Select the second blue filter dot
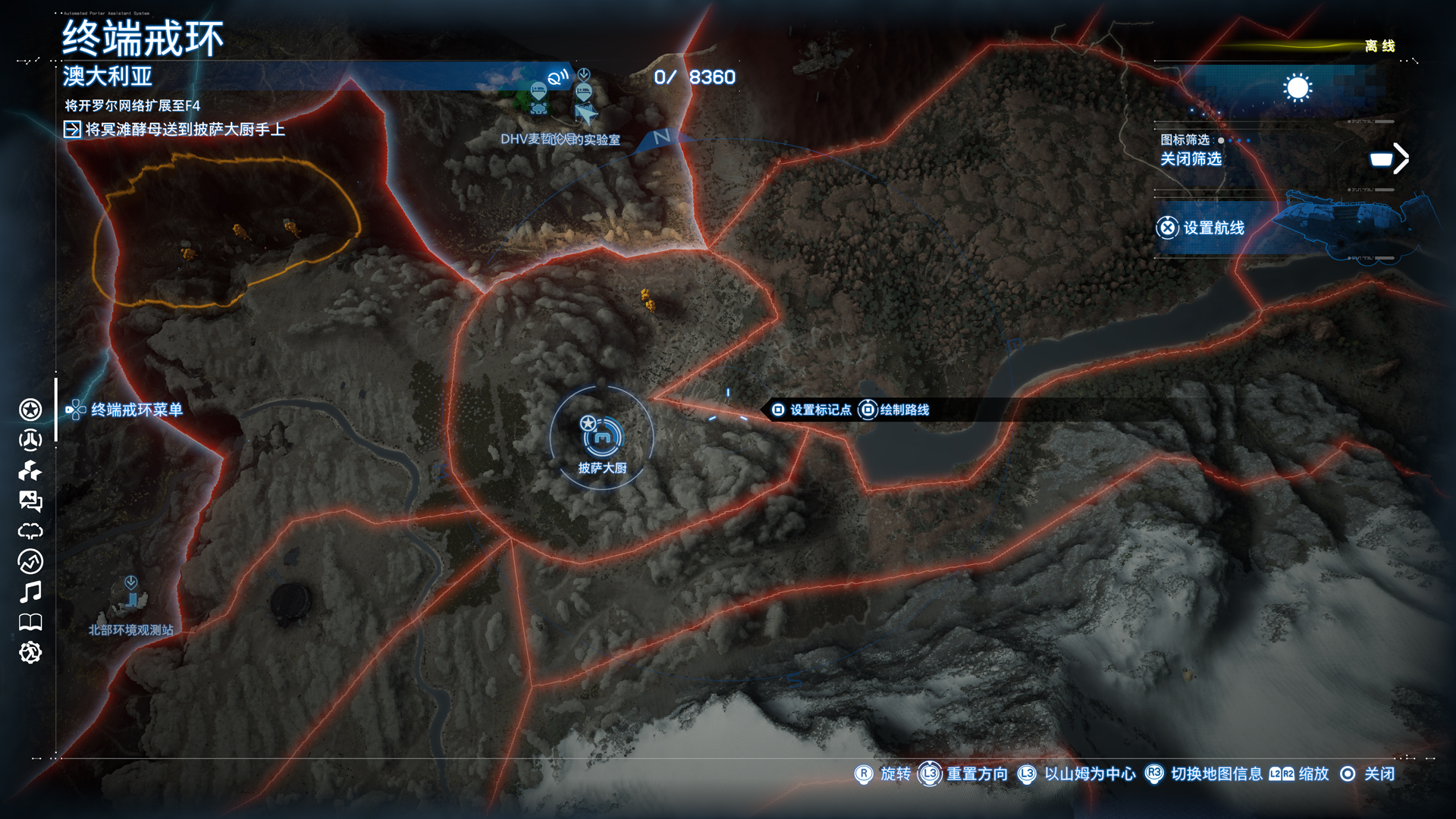The height and width of the screenshot is (819, 1456). 1230,140
